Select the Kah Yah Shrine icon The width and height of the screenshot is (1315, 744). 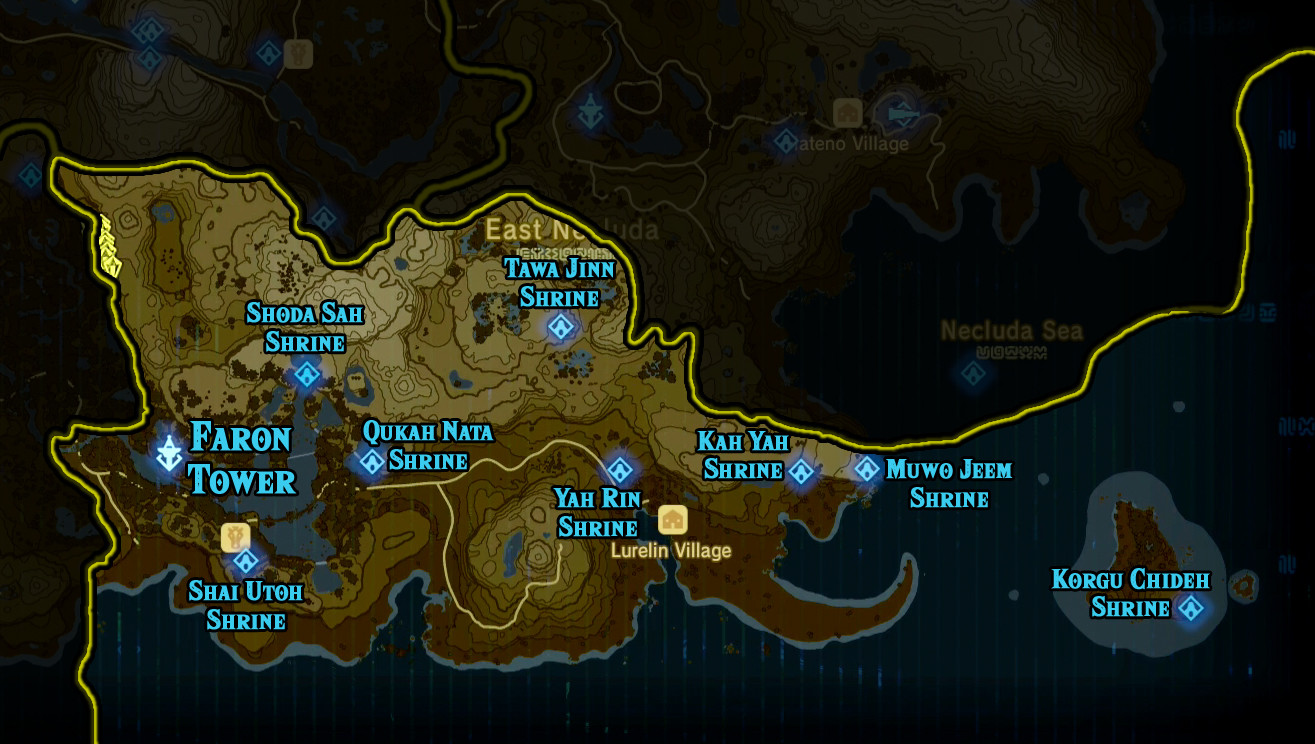tap(800, 469)
